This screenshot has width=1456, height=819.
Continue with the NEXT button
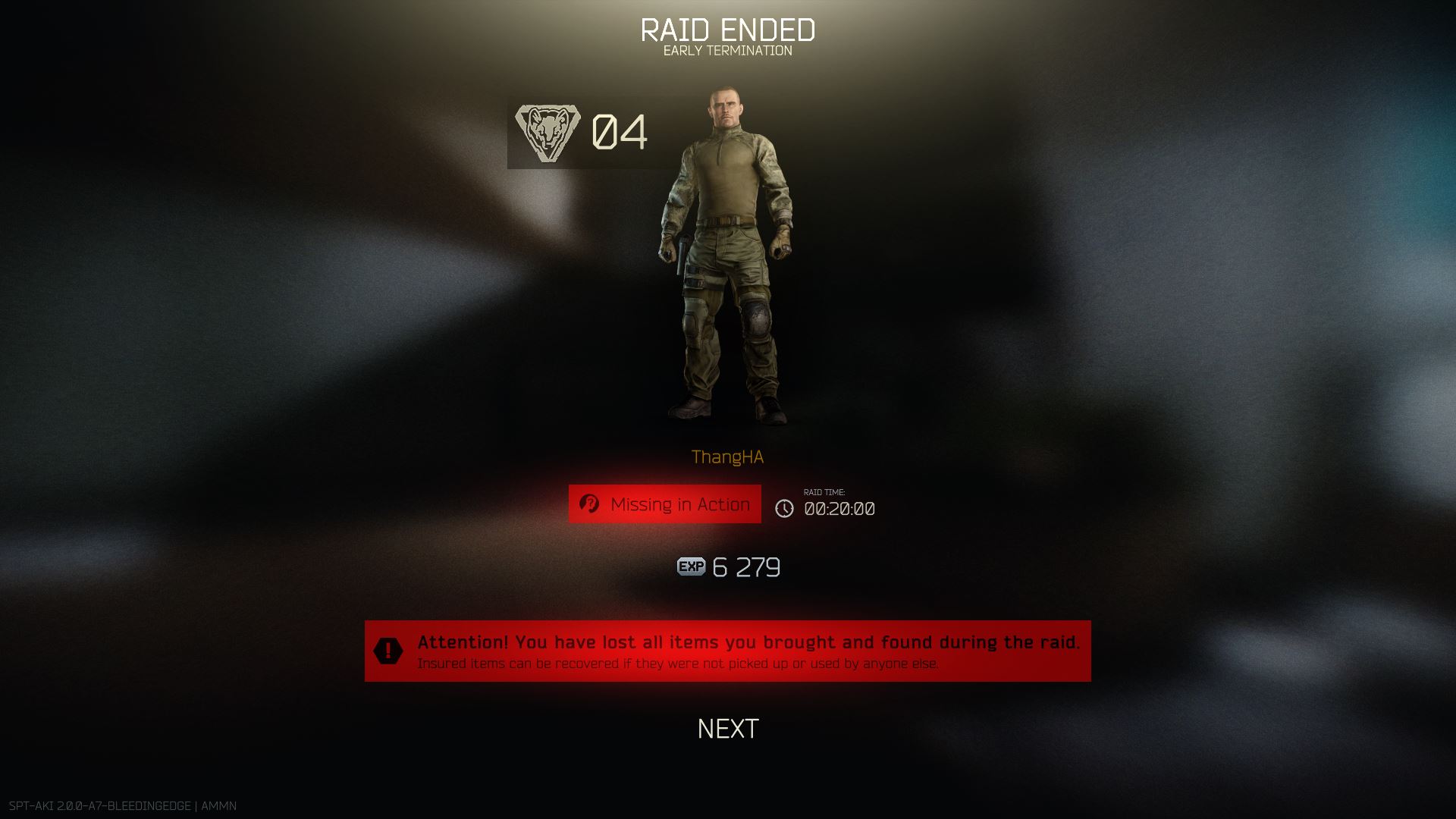coord(727,729)
